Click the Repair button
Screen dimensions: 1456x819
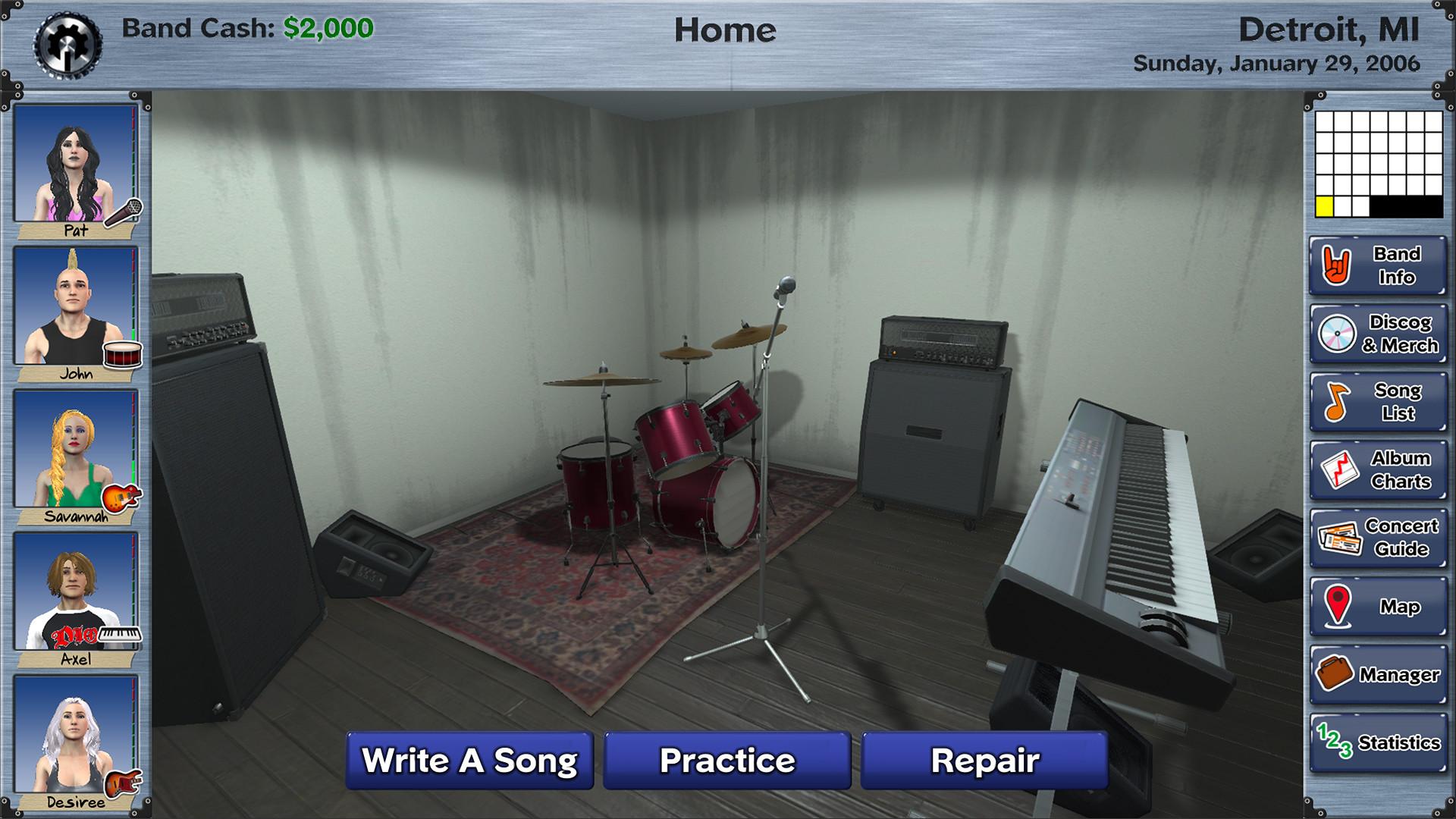pos(985,760)
